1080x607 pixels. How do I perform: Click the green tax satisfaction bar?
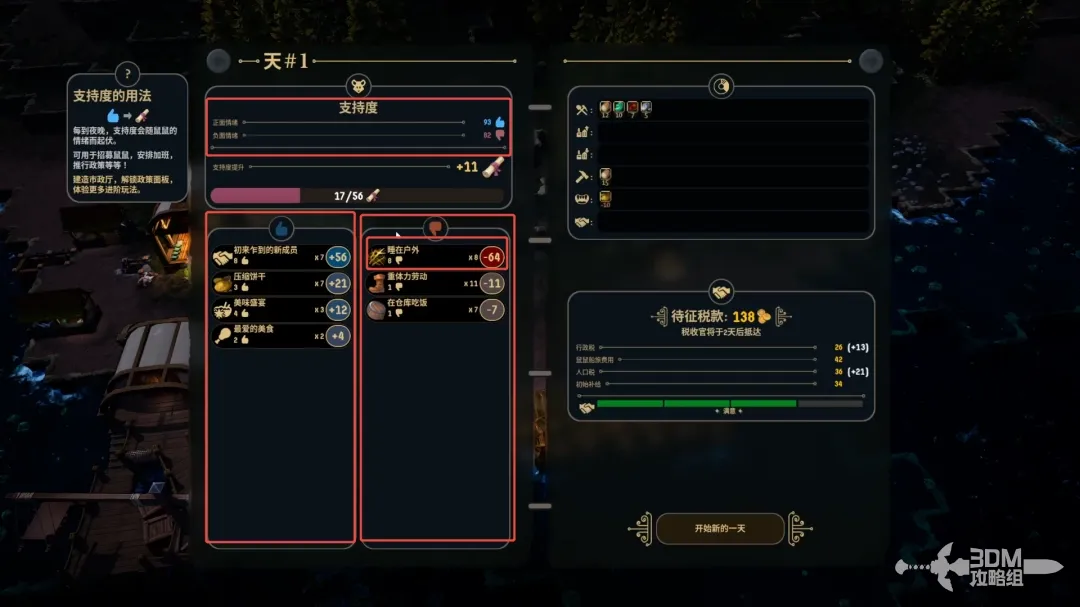pos(696,404)
